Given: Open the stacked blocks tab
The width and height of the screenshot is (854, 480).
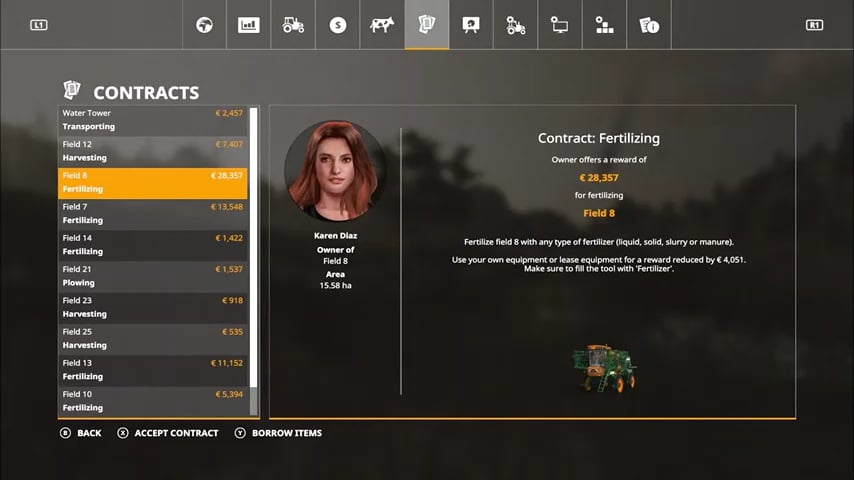Looking at the screenshot, I should click(604, 25).
